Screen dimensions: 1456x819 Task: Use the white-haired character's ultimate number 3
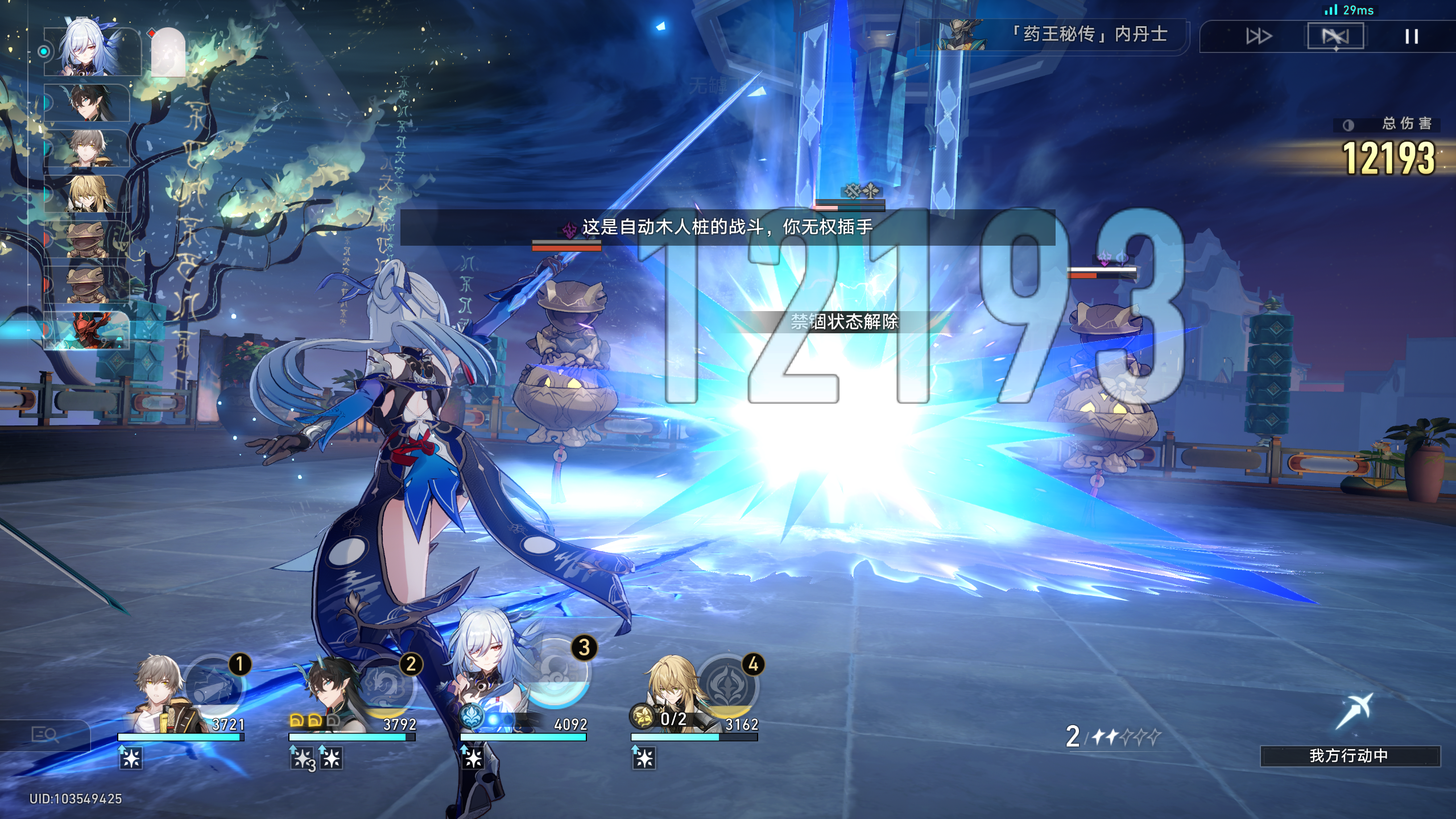pos(556,671)
